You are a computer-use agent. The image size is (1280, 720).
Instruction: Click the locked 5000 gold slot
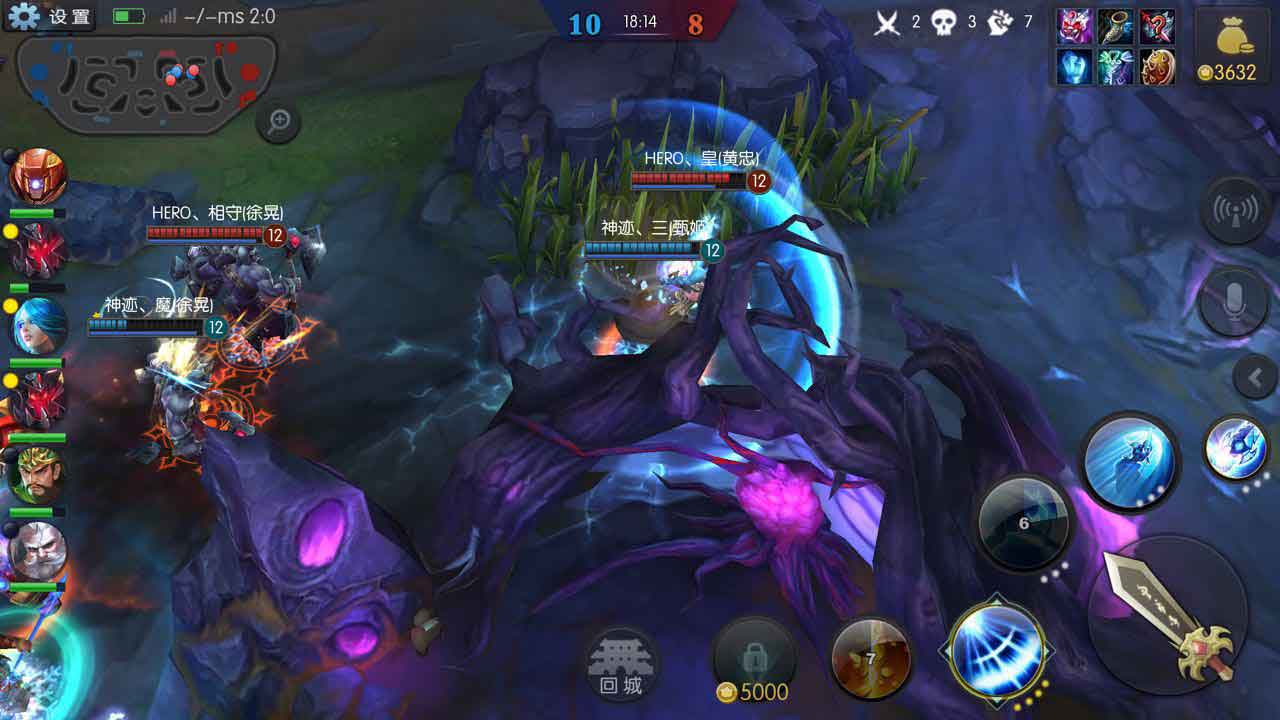pyautogui.click(x=754, y=662)
